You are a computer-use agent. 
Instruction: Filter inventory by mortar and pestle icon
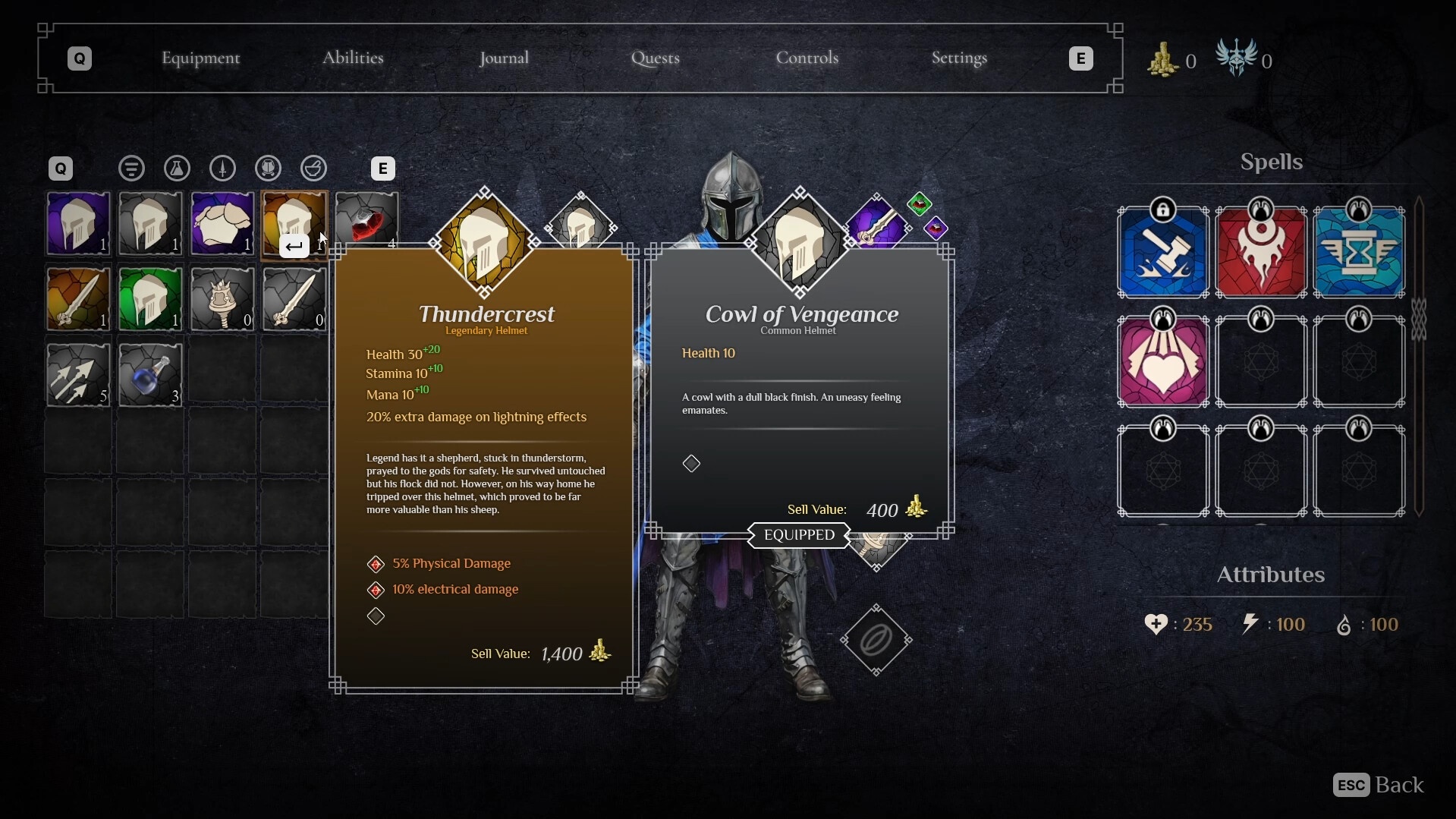[x=313, y=169]
